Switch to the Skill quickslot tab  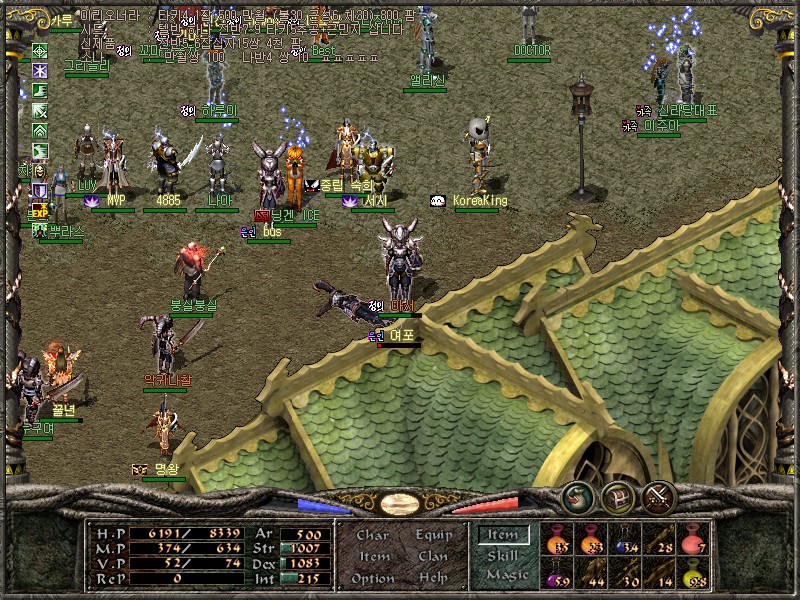pyautogui.click(x=502, y=556)
